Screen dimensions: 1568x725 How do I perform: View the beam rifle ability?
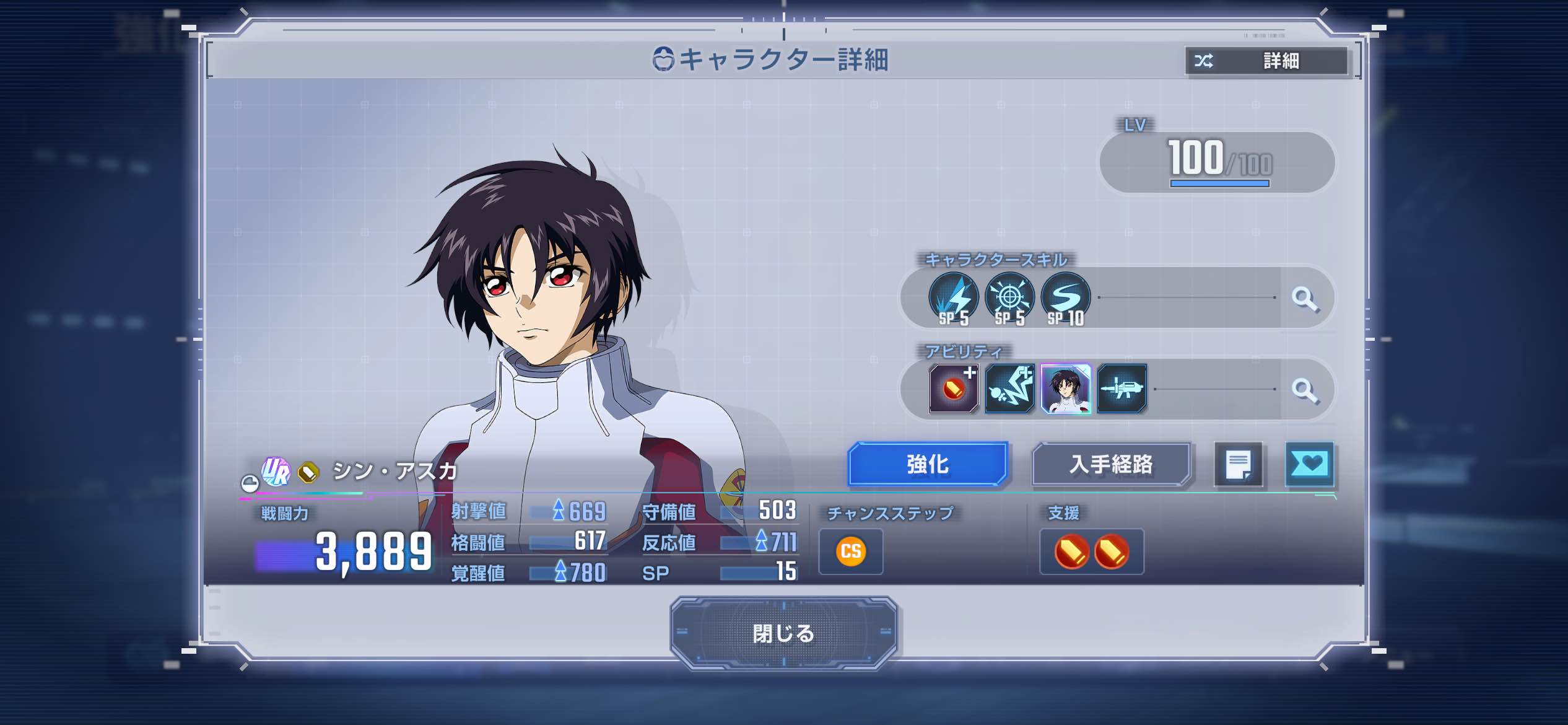point(1122,389)
